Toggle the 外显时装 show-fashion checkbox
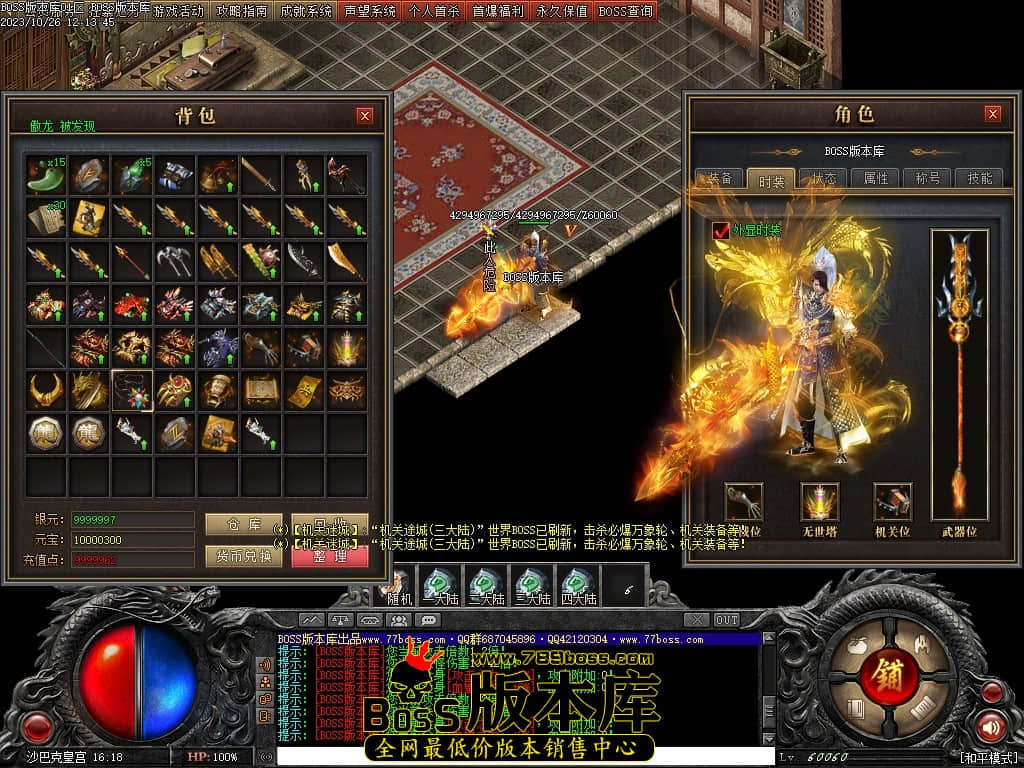 pyautogui.click(x=721, y=231)
